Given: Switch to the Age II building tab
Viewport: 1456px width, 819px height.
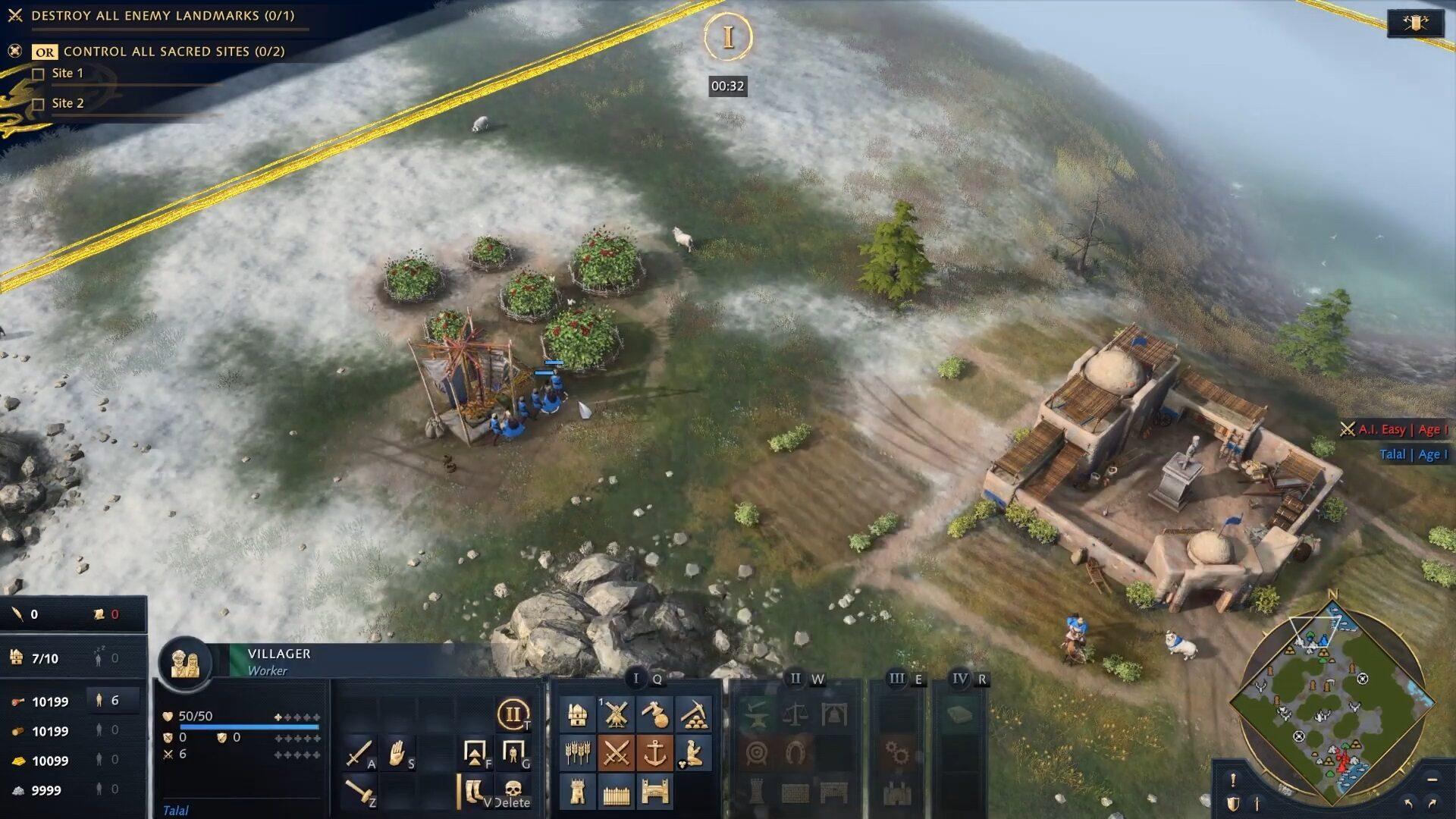Looking at the screenshot, I should (x=795, y=679).
